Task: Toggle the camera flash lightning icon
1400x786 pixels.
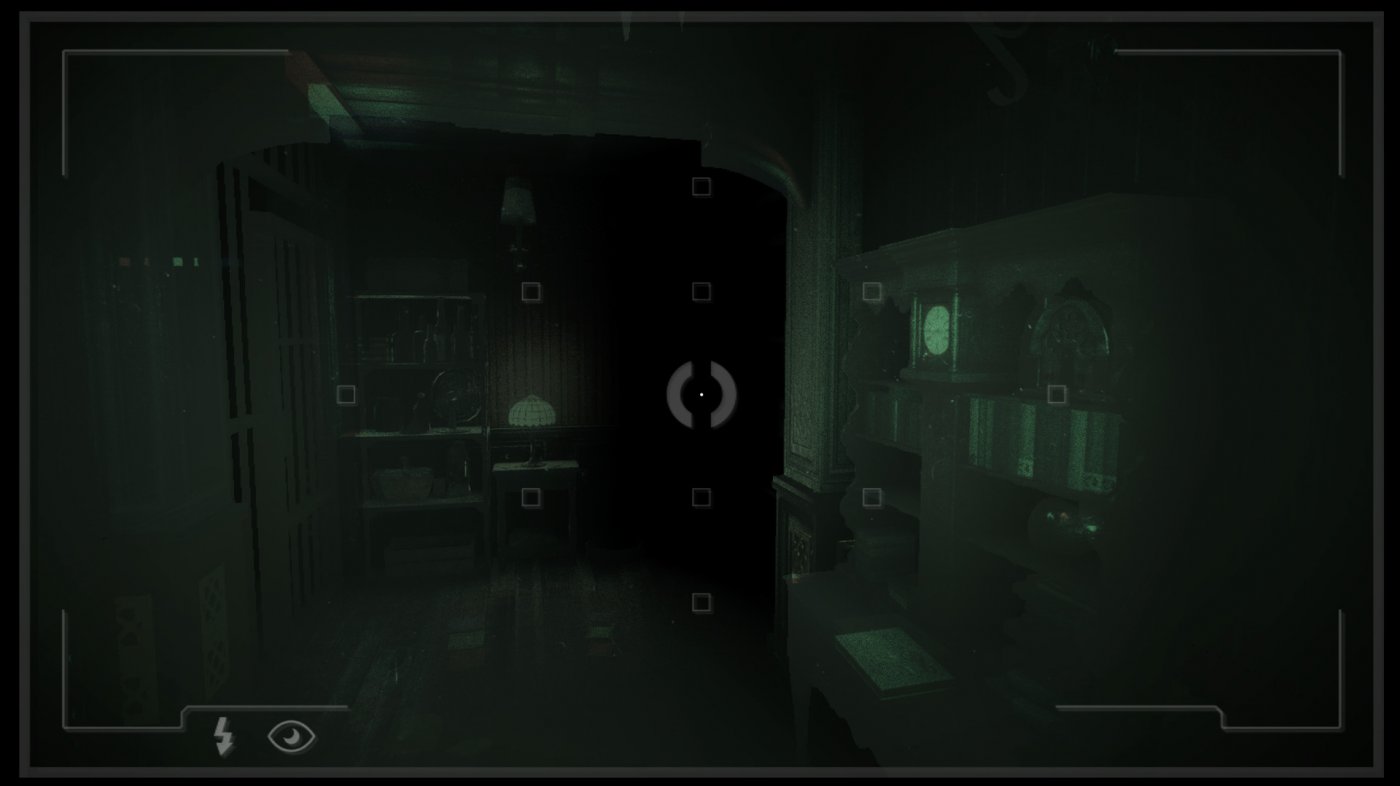Action: tap(223, 736)
